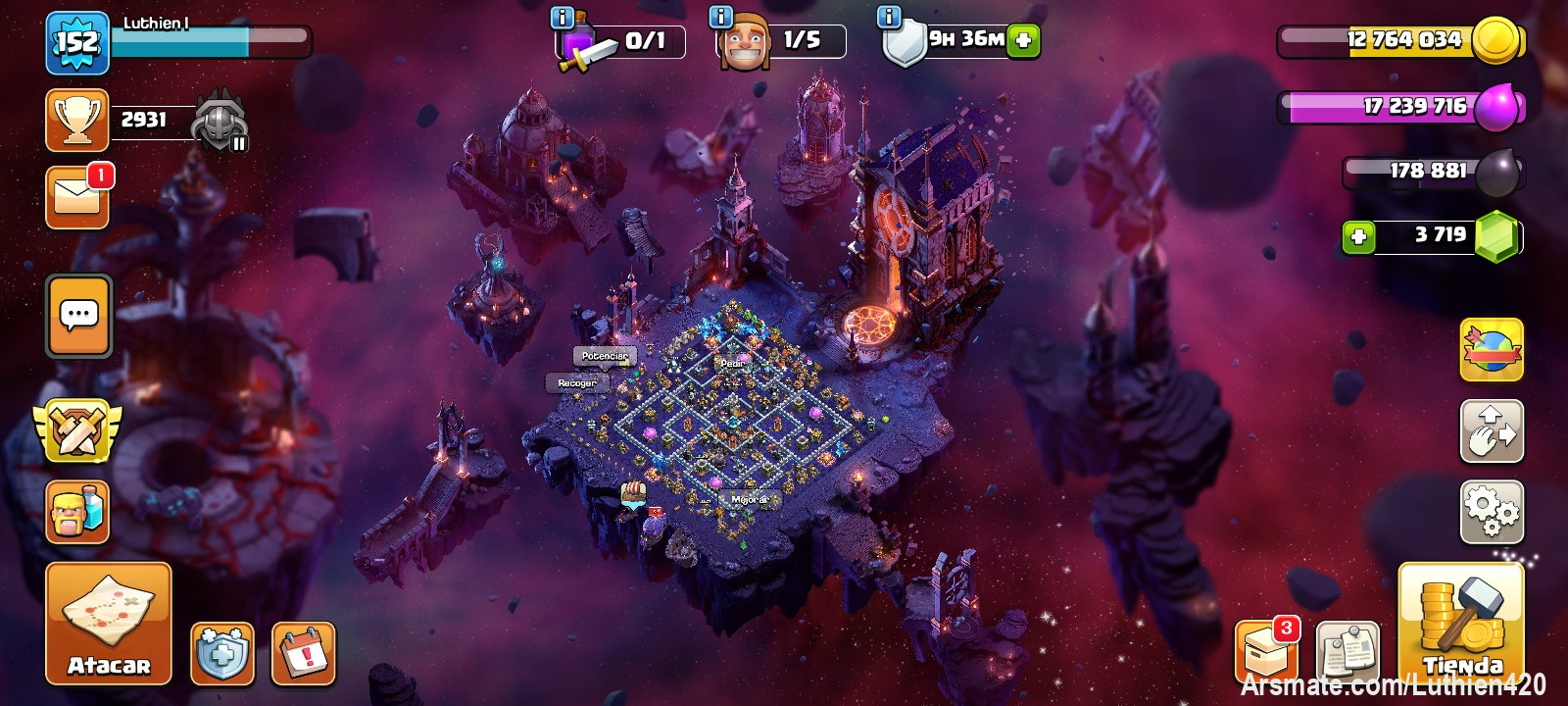The image size is (1568, 706).
Task: Show info for the 0/1 potion counter
Action: (x=563, y=17)
